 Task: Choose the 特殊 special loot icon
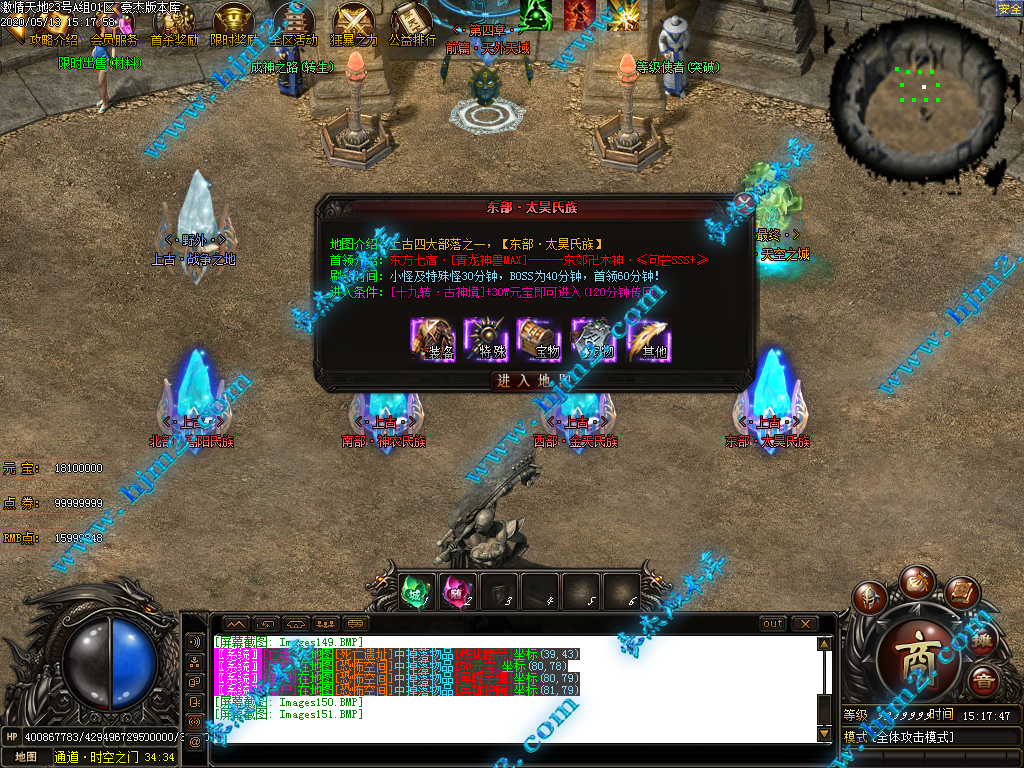487,339
